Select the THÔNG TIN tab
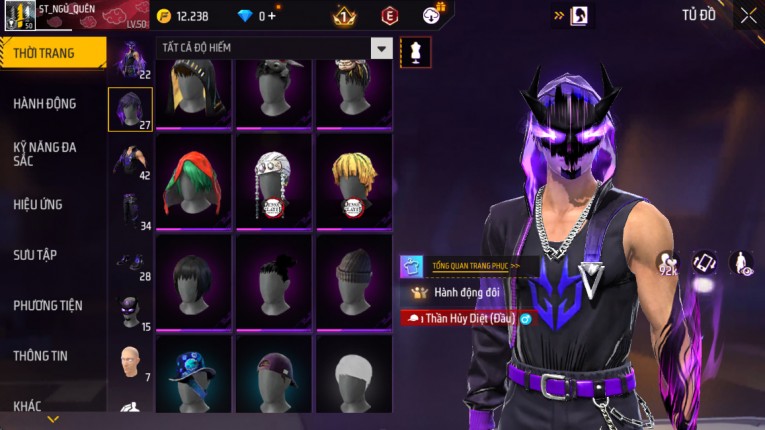This screenshot has height=430, width=765. pyautogui.click(x=41, y=355)
